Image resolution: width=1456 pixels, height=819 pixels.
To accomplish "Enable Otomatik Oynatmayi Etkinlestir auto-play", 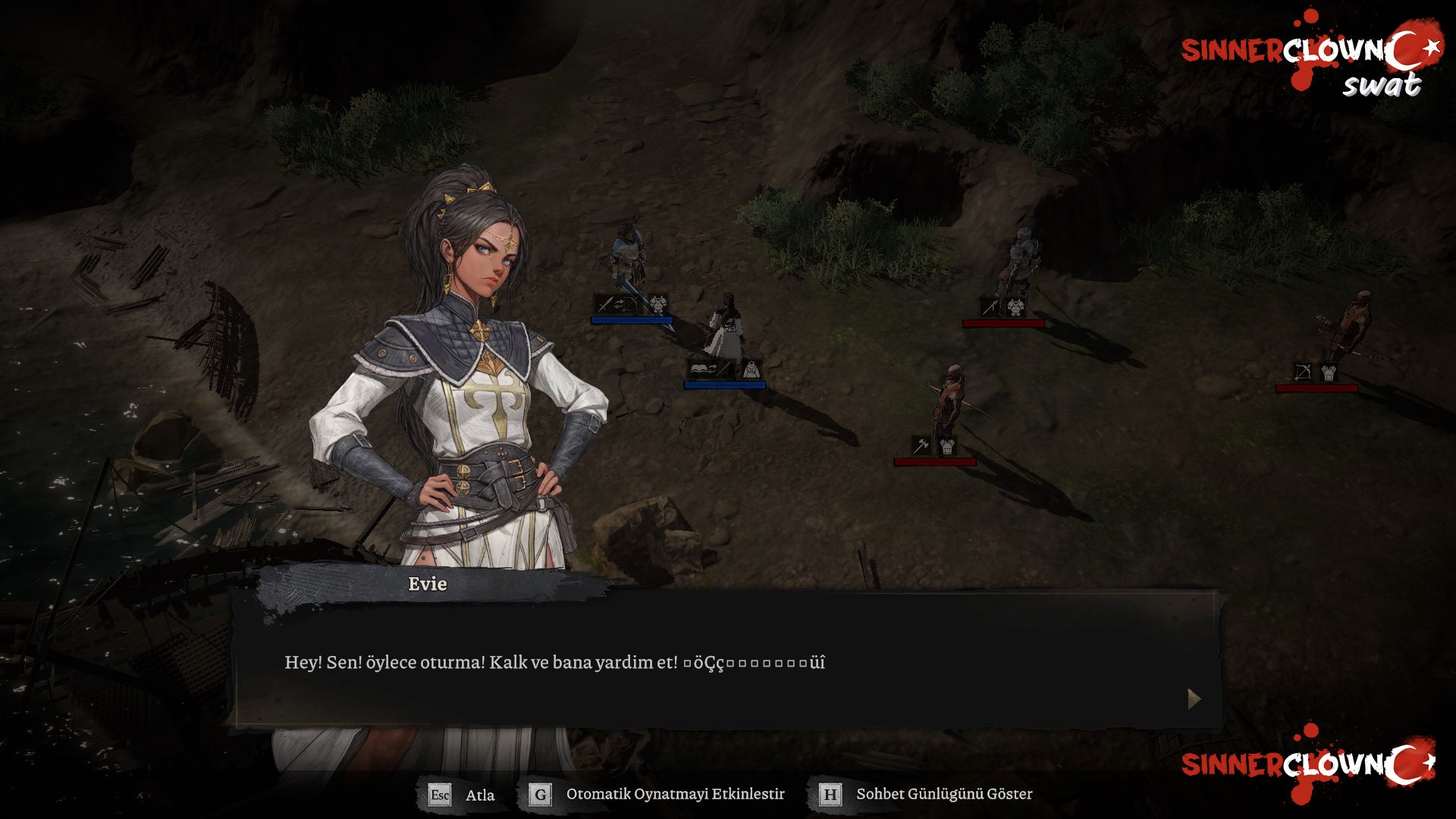I will click(x=657, y=795).
